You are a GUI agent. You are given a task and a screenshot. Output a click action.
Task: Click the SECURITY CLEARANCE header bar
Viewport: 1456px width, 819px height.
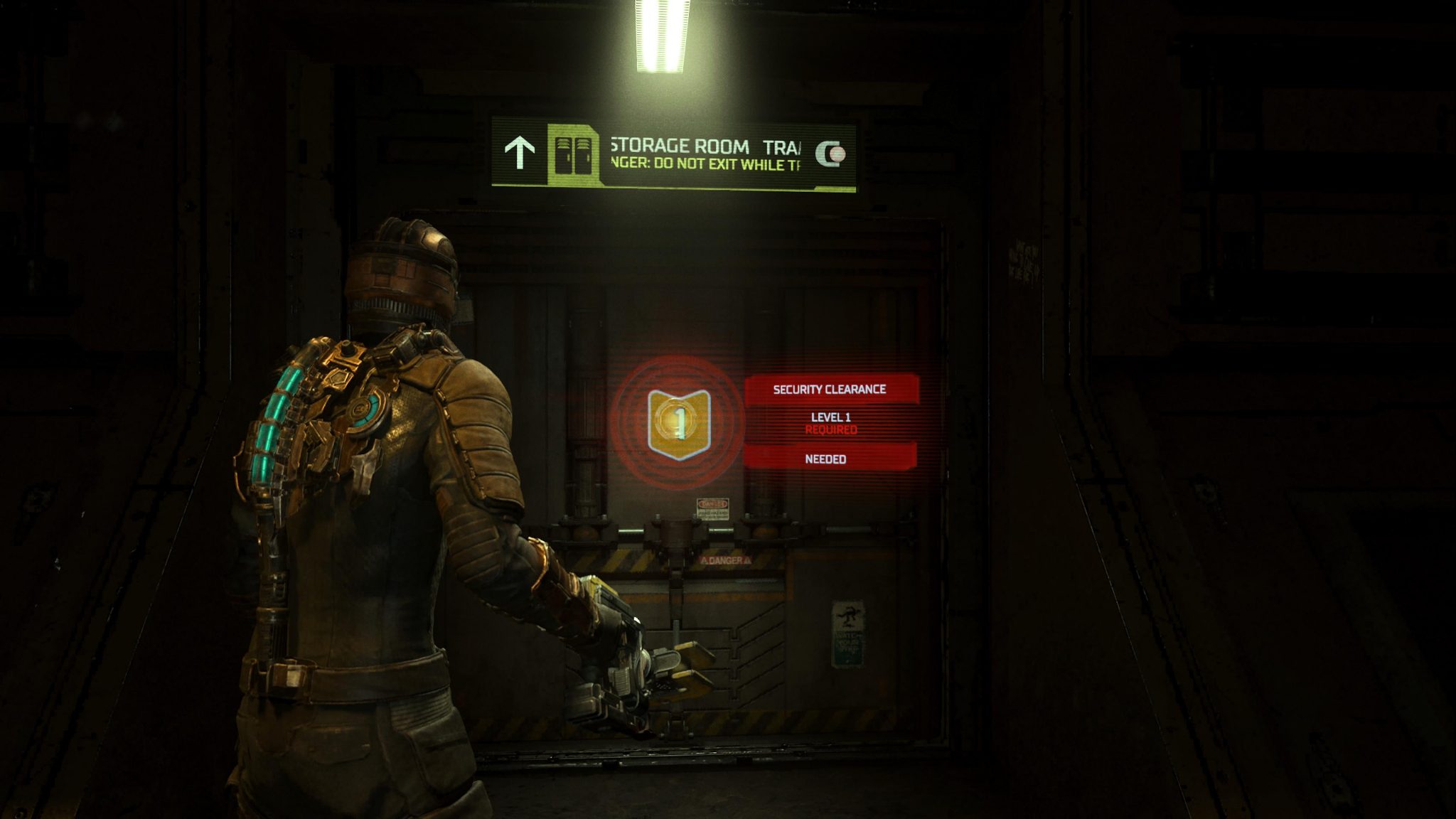(x=830, y=389)
